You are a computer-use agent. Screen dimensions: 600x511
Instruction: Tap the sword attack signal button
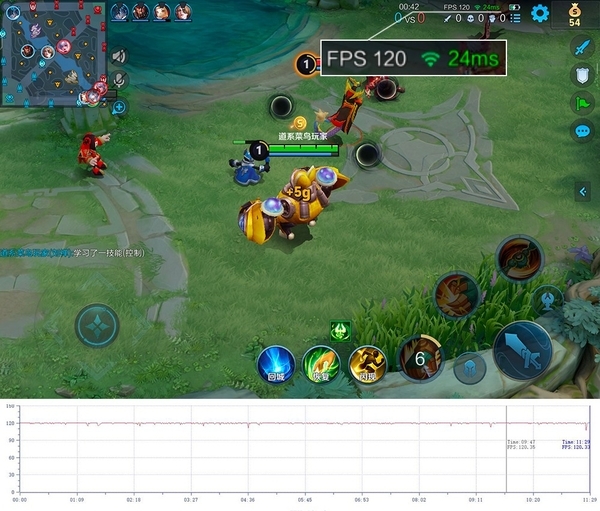point(582,46)
